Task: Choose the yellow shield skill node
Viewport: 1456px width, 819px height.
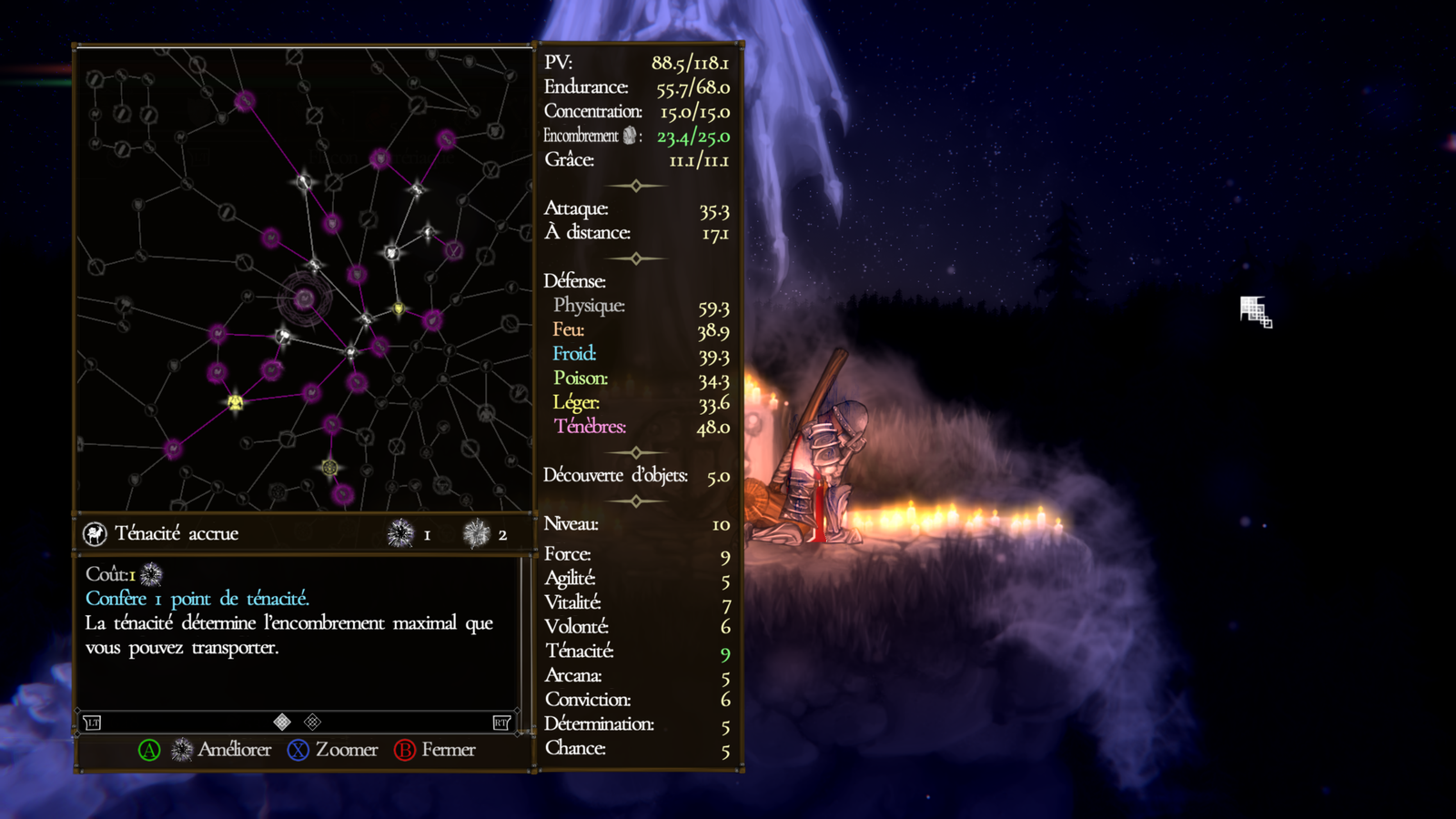Action: pyautogui.click(x=399, y=309)
